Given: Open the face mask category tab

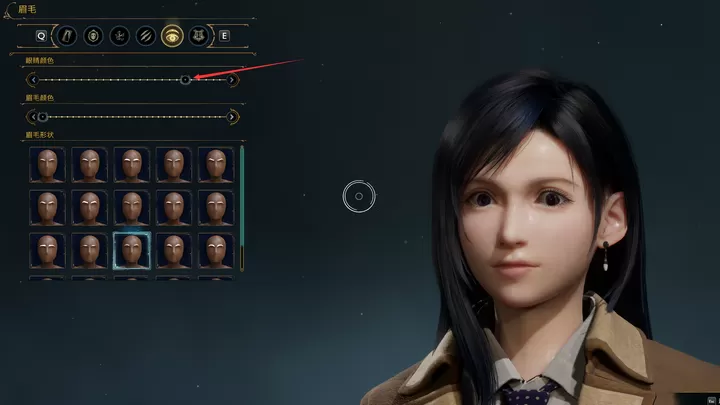Looking at the screenshot, I should click(x=93, y=36).
